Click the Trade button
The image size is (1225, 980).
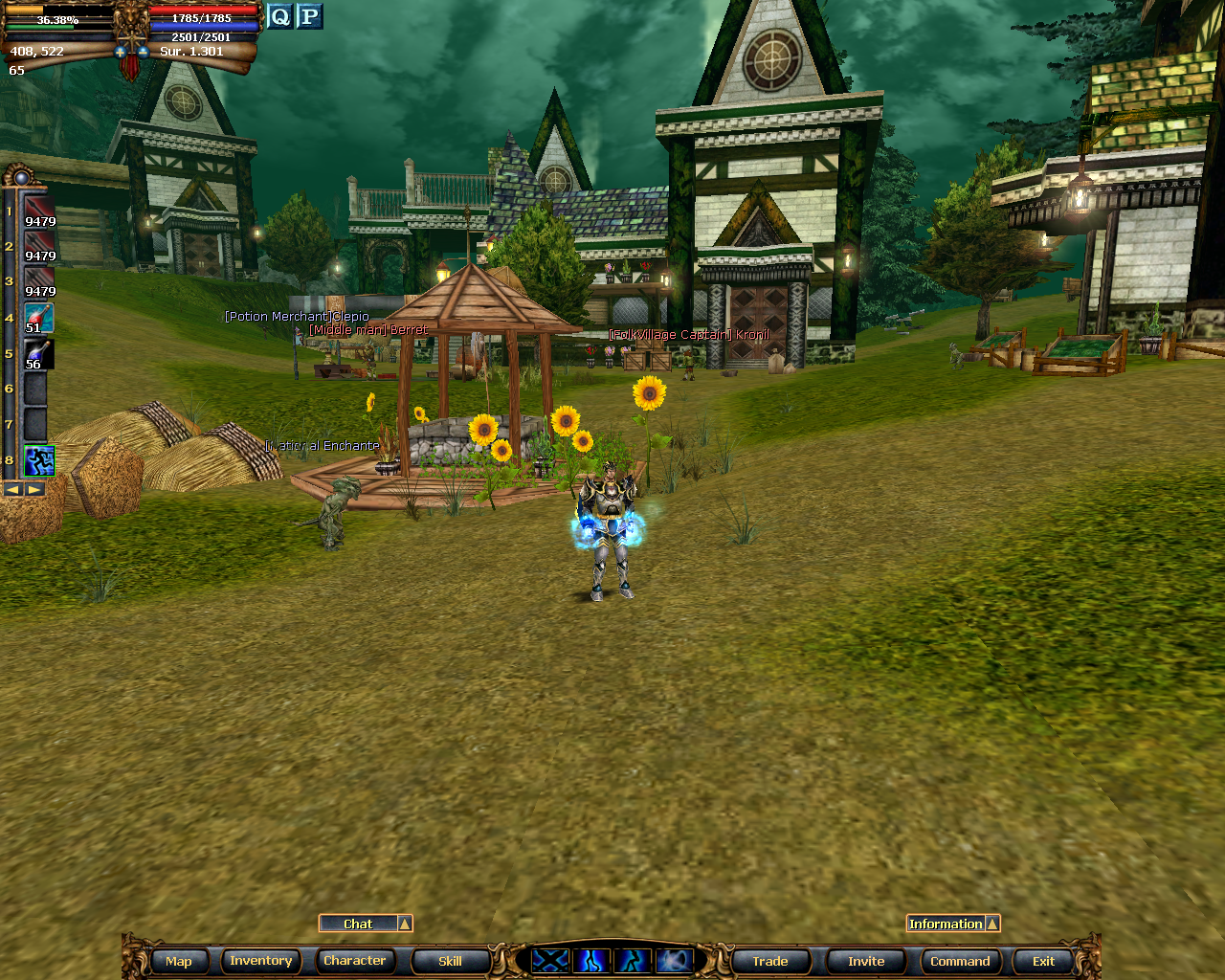point(769,961)
